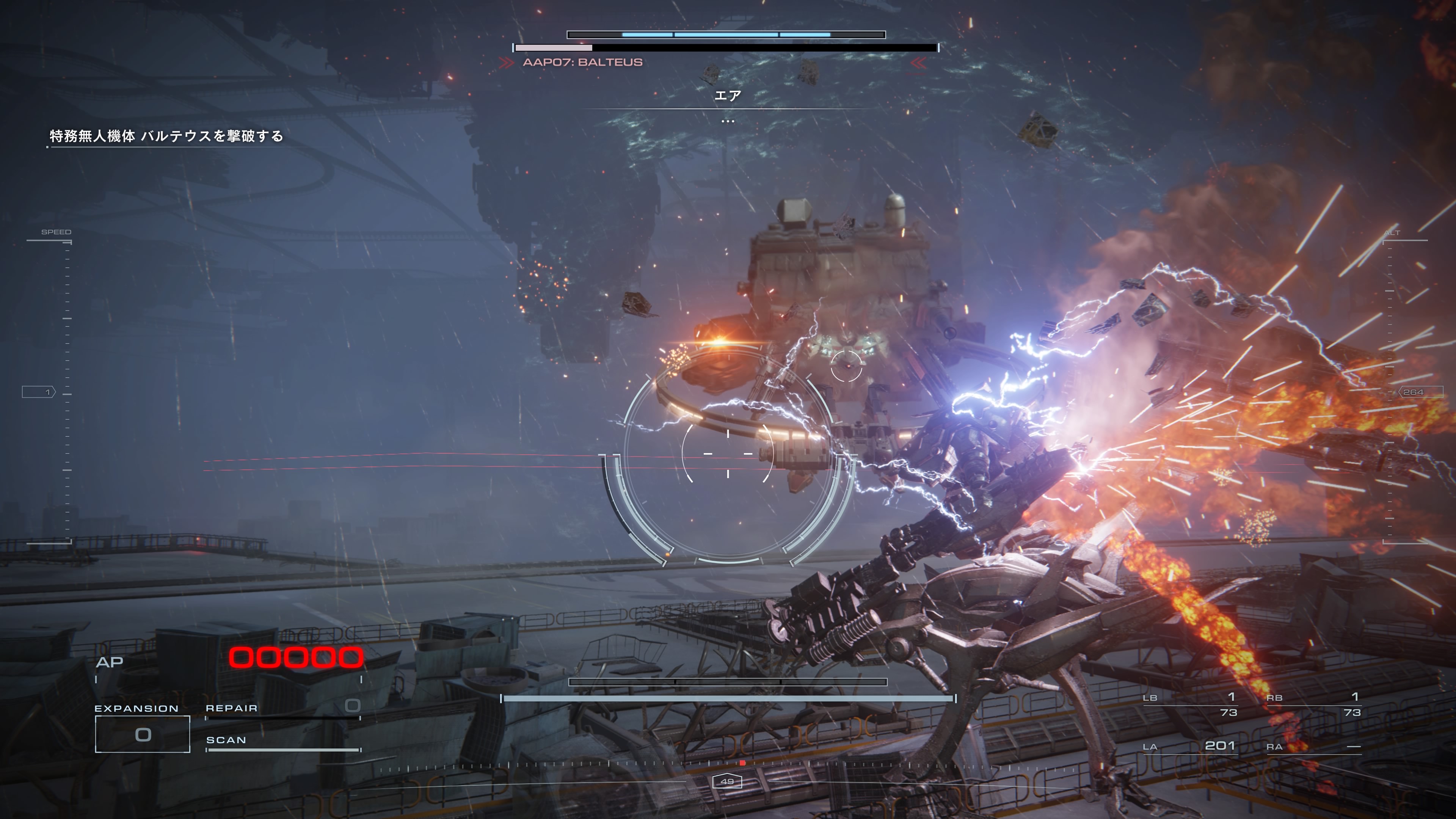Image resolution: width=1456 pixels, height=819 pixels.
Task: Choose the LA left-arm weapon slot
Action: (1190, 746)
